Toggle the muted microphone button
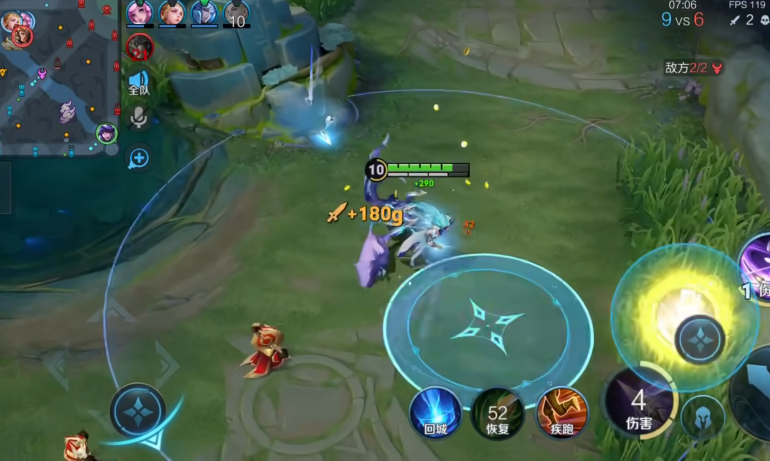 139,119
